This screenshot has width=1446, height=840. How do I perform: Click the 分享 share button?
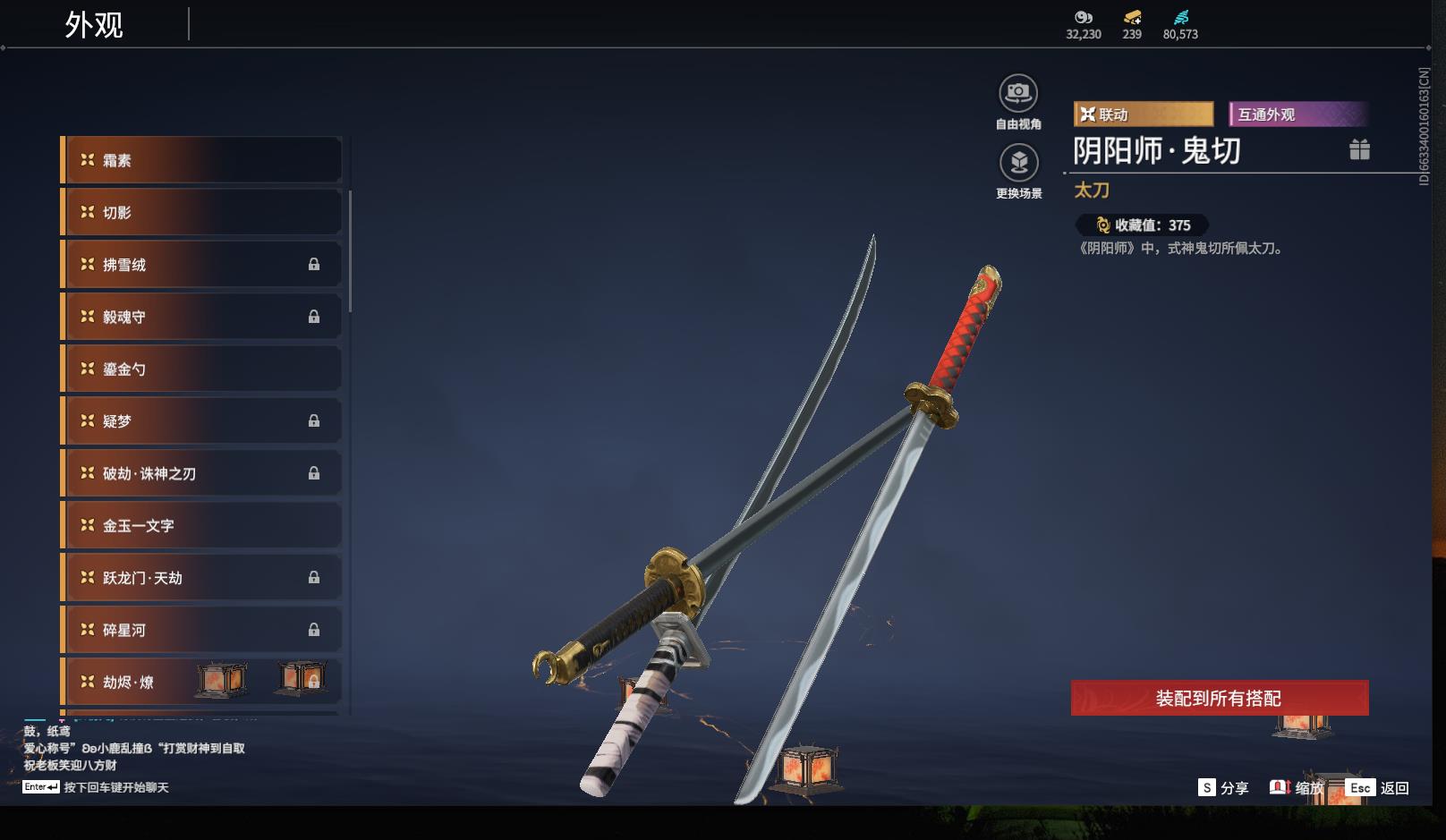(1223, 787)
